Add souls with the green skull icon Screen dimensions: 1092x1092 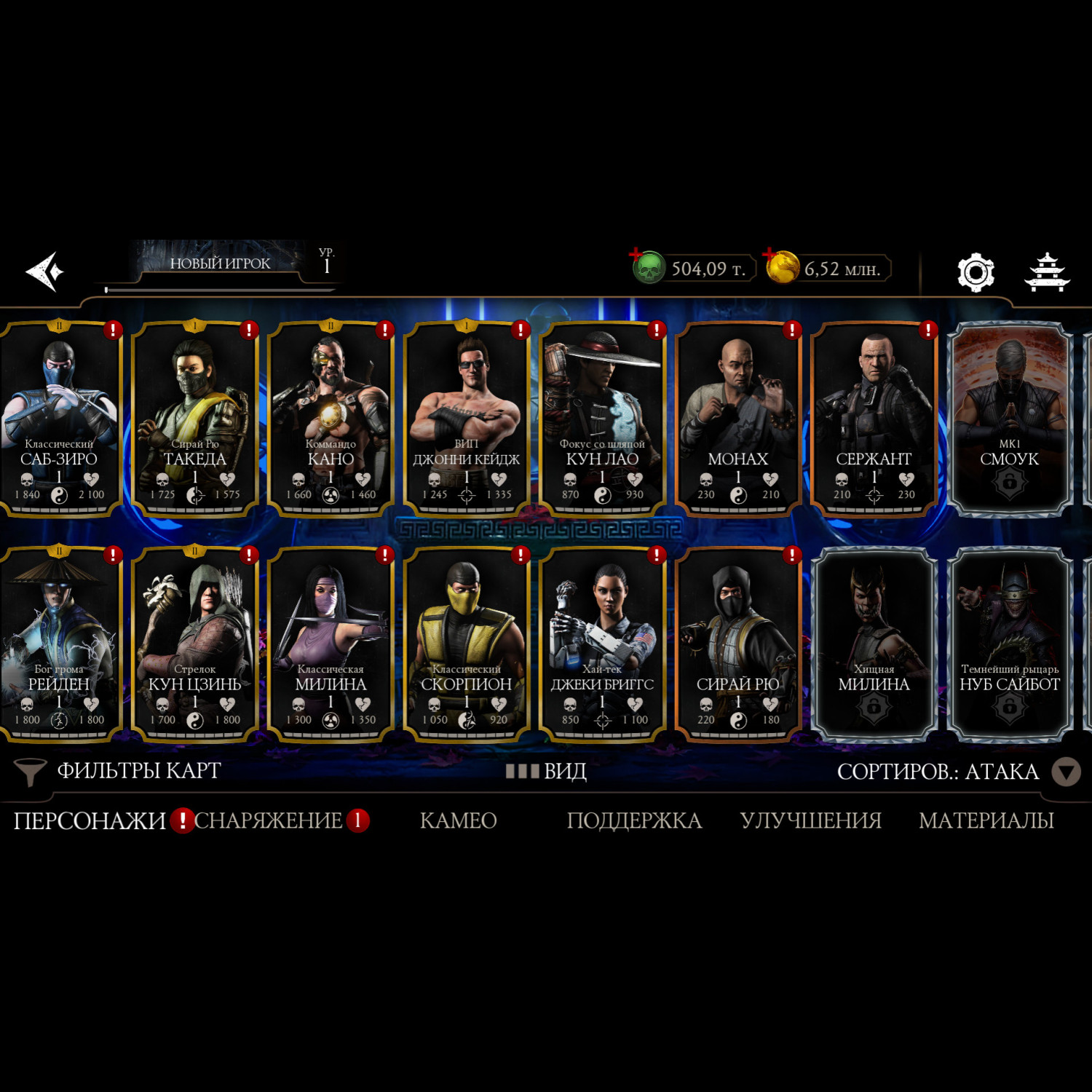(x=646, y=268)
